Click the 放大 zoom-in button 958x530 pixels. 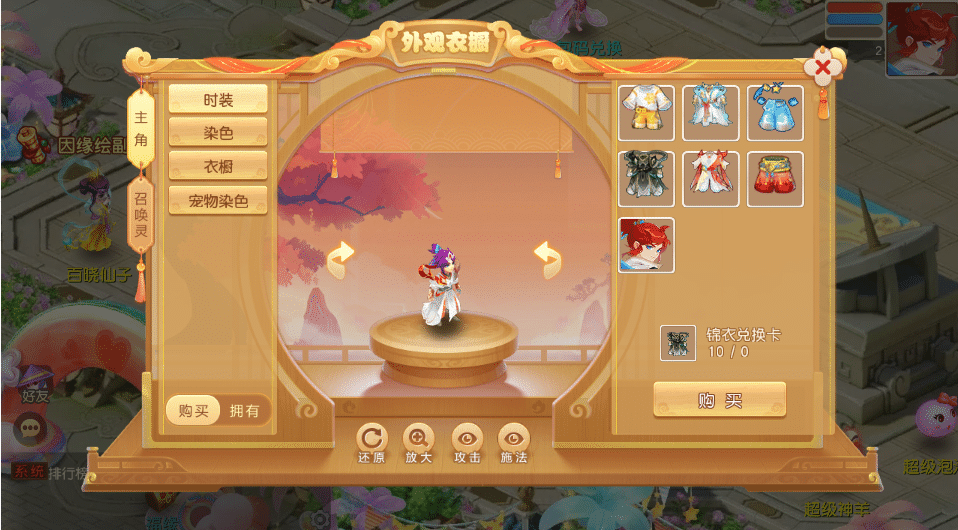(x=418, y=443)
